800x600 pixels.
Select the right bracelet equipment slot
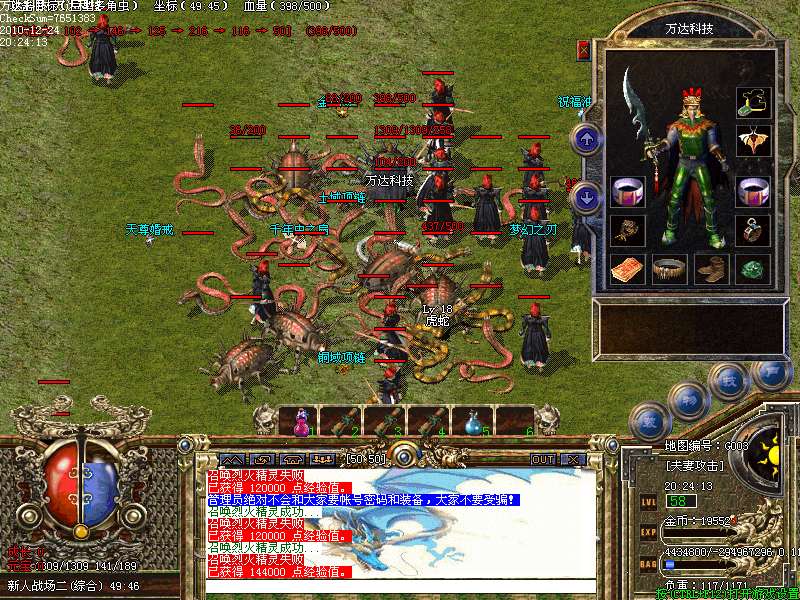753,191
